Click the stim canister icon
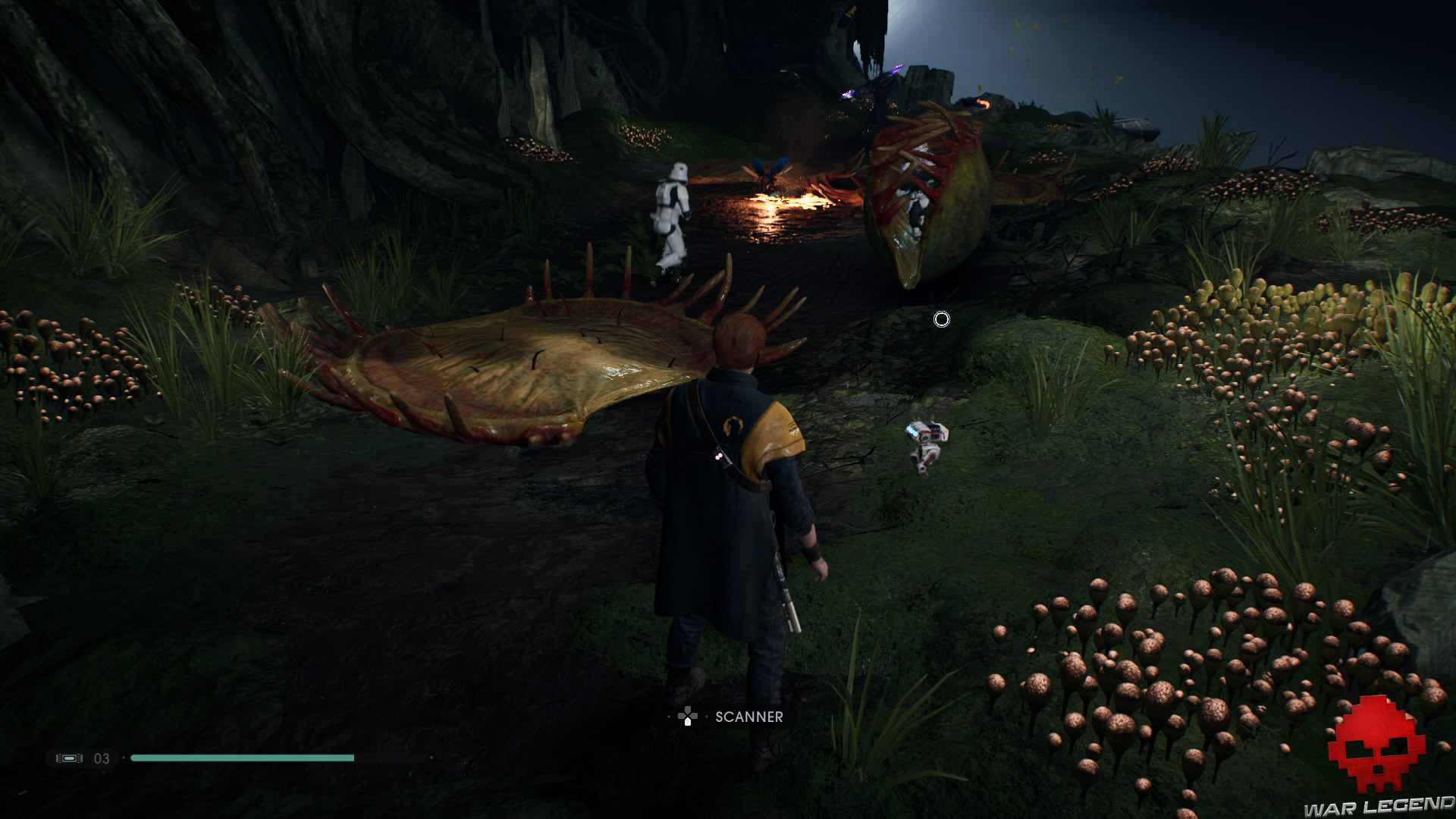 pyautogui.click(x=69, y=758)
